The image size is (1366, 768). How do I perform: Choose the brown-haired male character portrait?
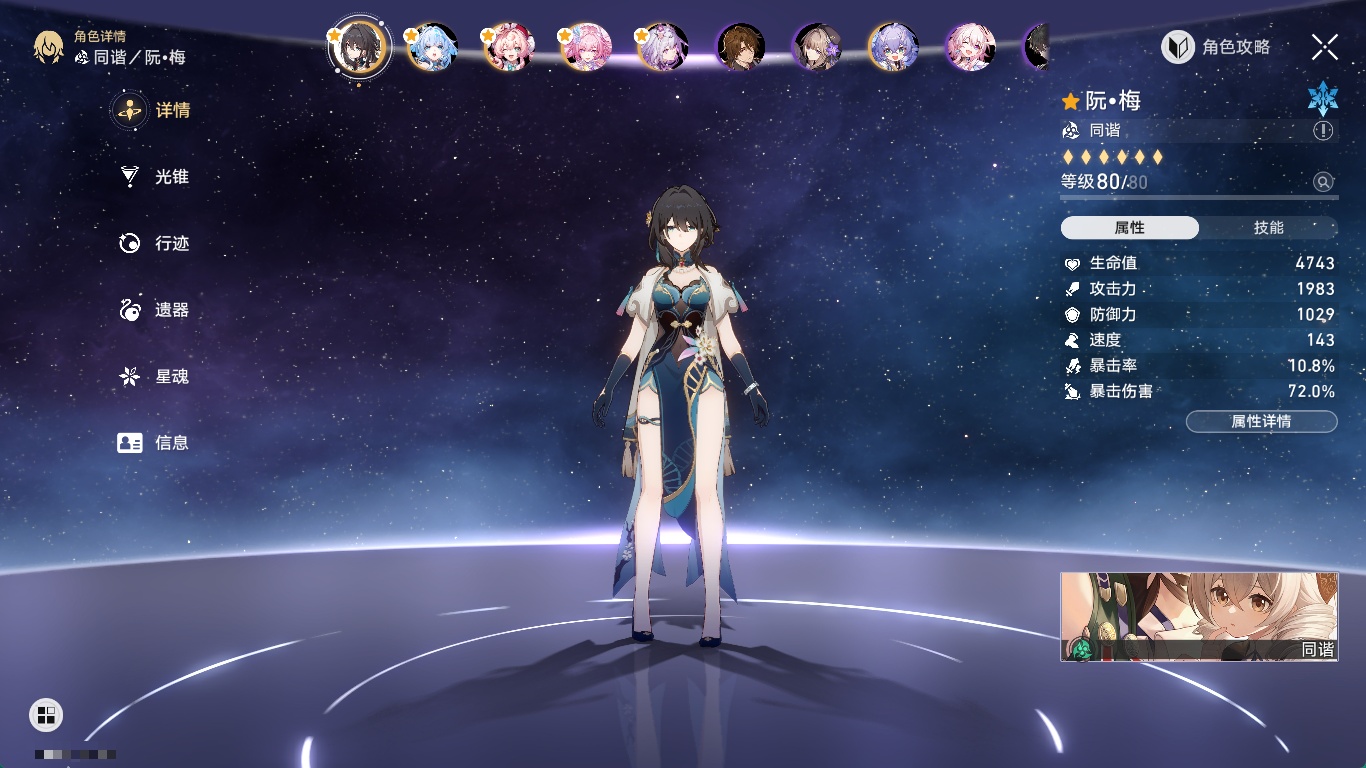tap(741, 47)
